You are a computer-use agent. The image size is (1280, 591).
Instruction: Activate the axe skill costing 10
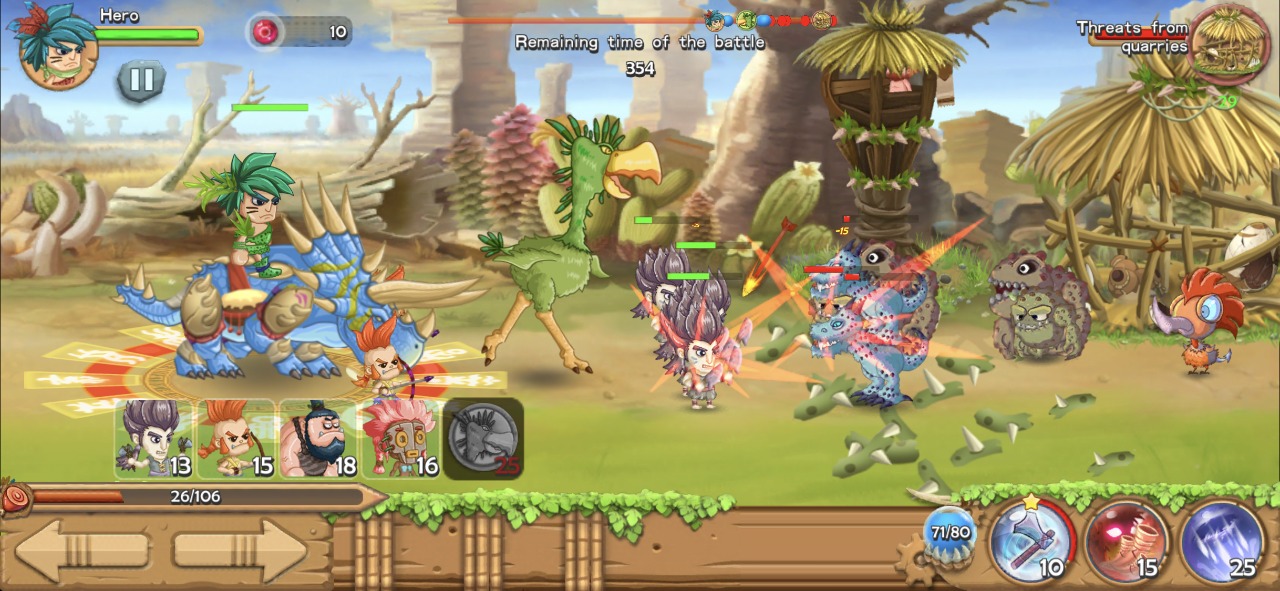pyautogui.click(x=1032, y=542)
